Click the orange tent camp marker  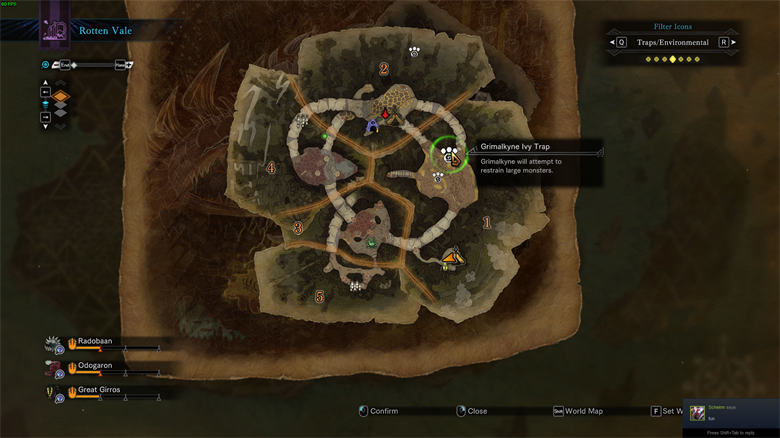(452, 259)
